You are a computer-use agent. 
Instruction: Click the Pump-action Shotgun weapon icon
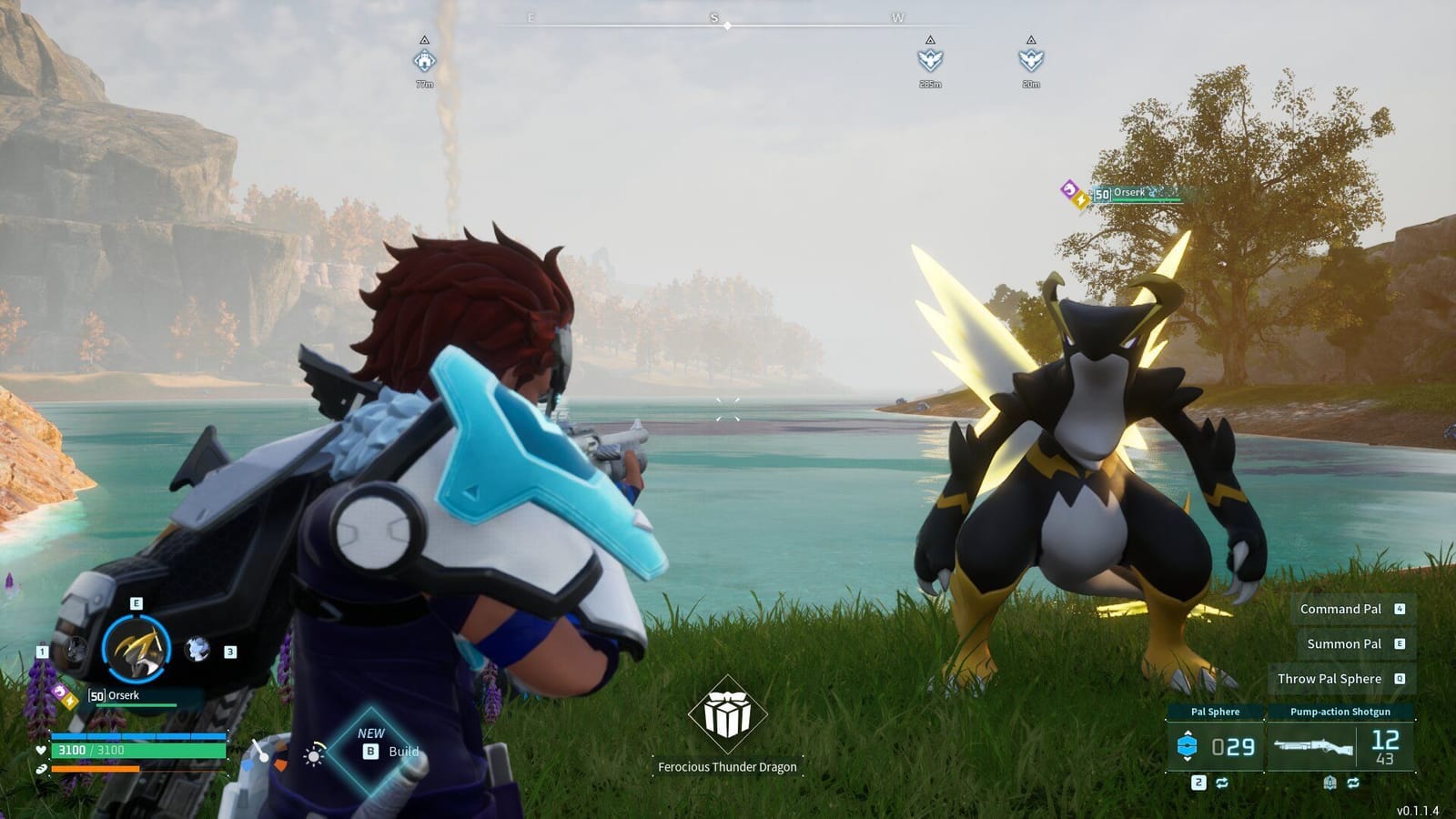[1314, 748]
